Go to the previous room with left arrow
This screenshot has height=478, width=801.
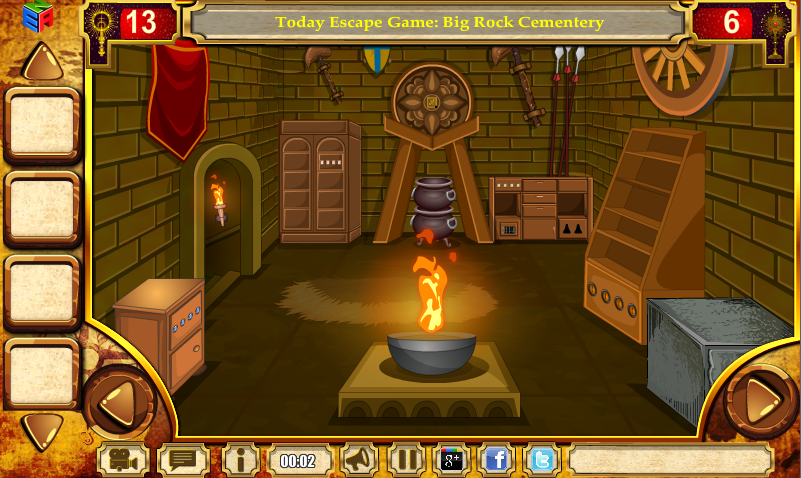117,400
